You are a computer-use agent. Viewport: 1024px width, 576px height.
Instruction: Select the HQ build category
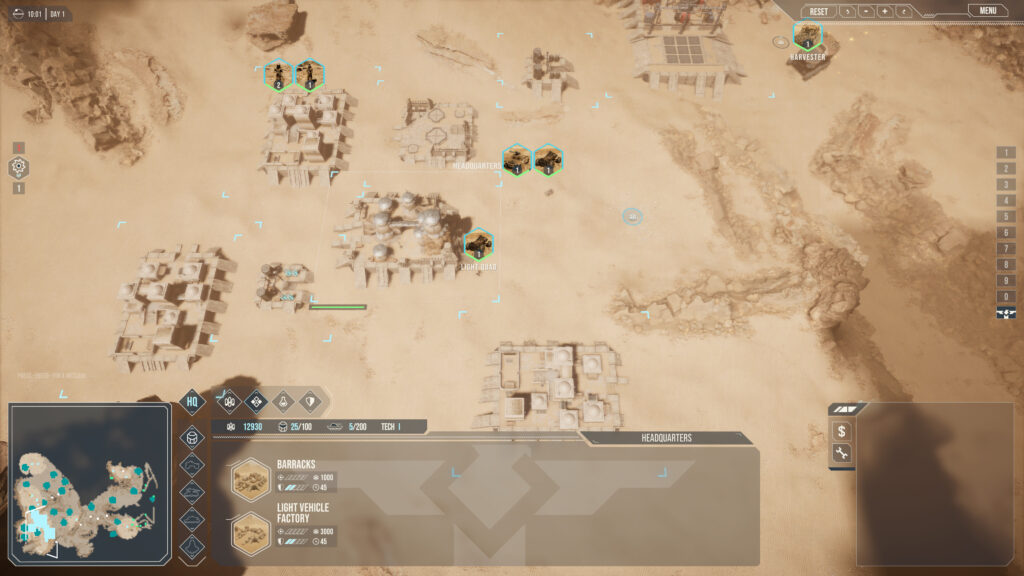click(x=192, y=402)
